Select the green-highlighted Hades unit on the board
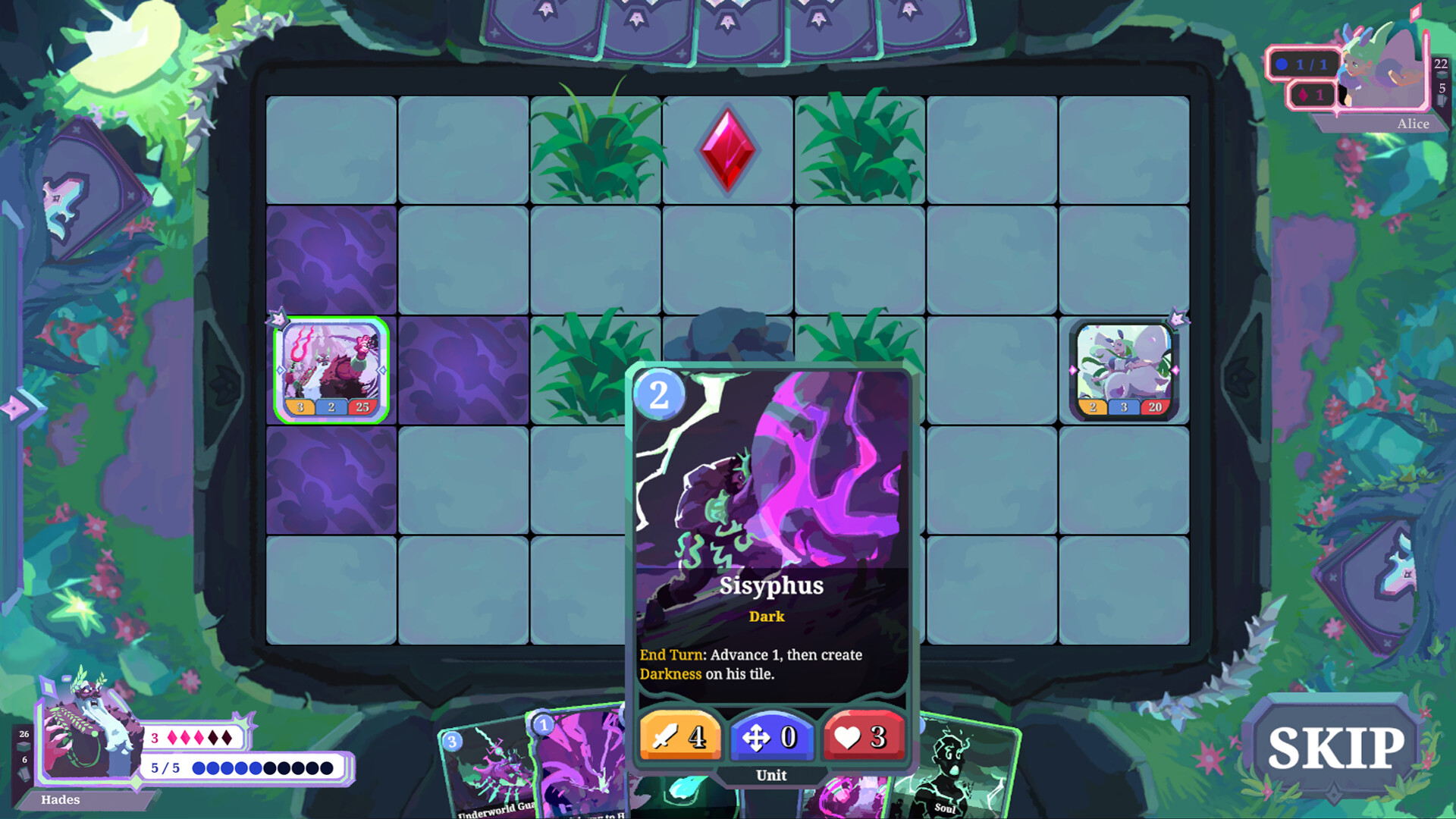This screenshot has width=1456, height=819. click(x=331, y=368)
